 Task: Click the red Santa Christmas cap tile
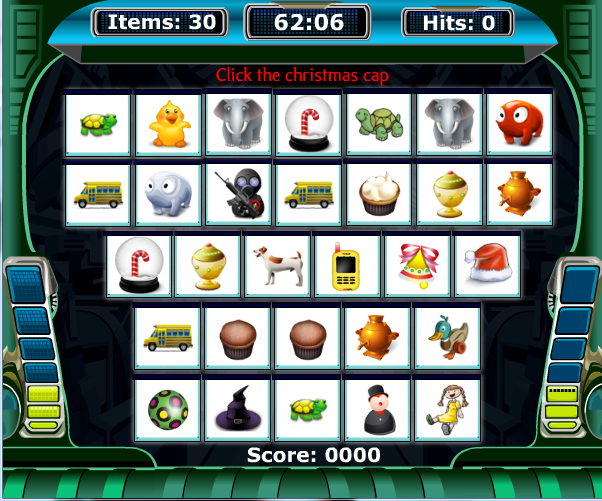pos(488,266)
